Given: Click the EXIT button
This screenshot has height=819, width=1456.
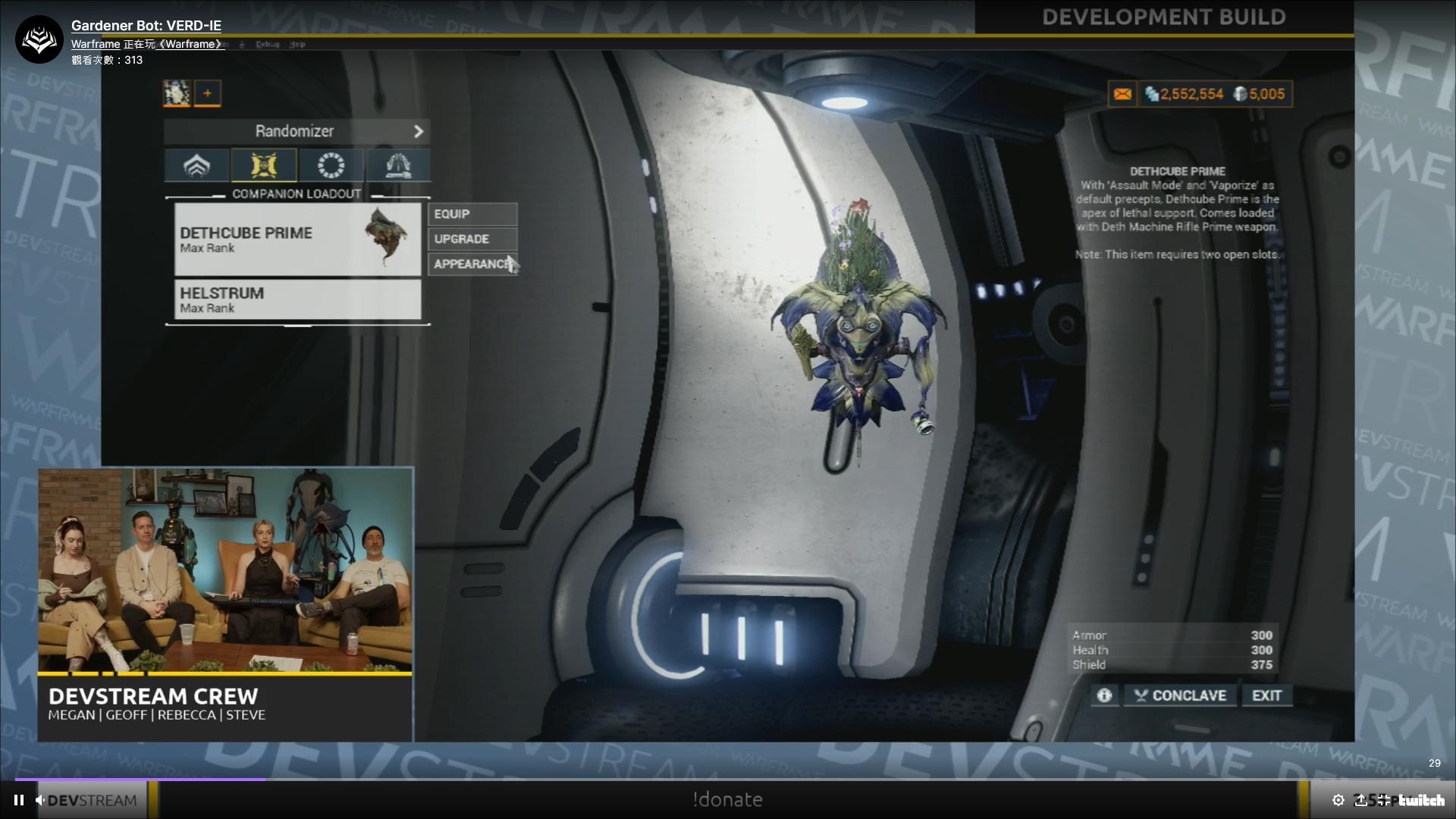Looking at the screenshot, I should 1266,695.
